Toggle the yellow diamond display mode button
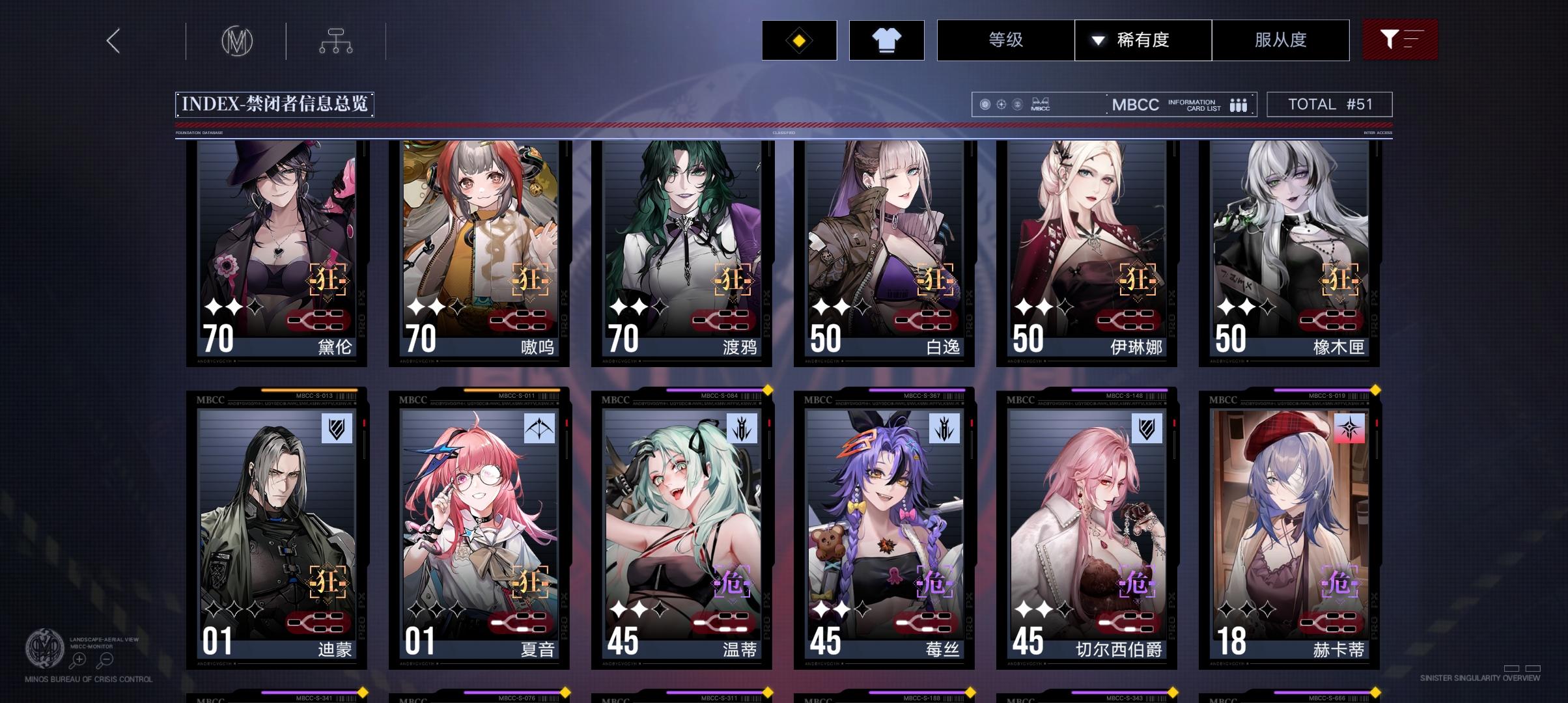This screenshot has width=1568, height=703. pyautogui.click(x=798, y=40)
